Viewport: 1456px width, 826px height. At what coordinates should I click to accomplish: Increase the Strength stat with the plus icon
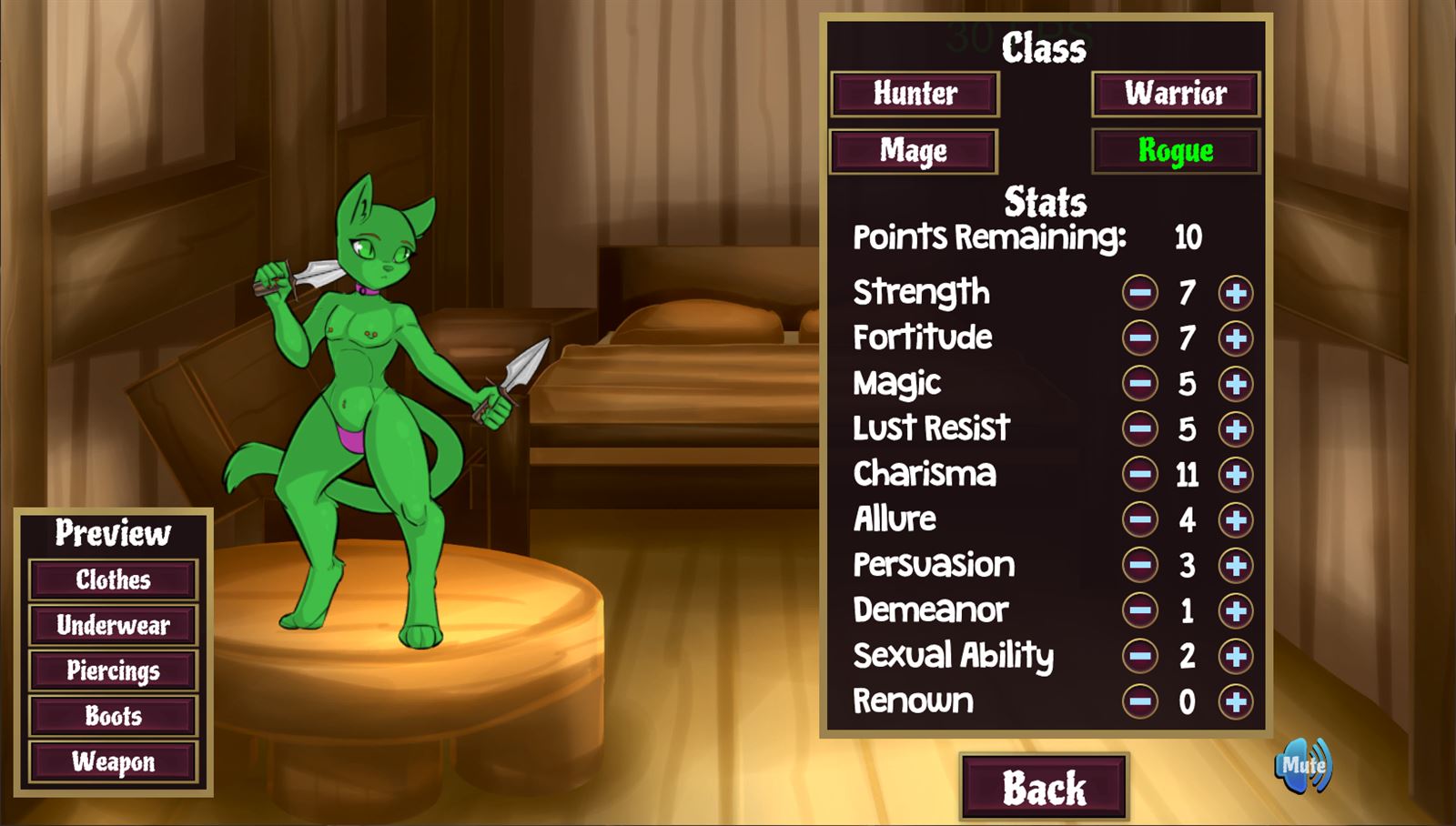click(x=1235, y=292)
